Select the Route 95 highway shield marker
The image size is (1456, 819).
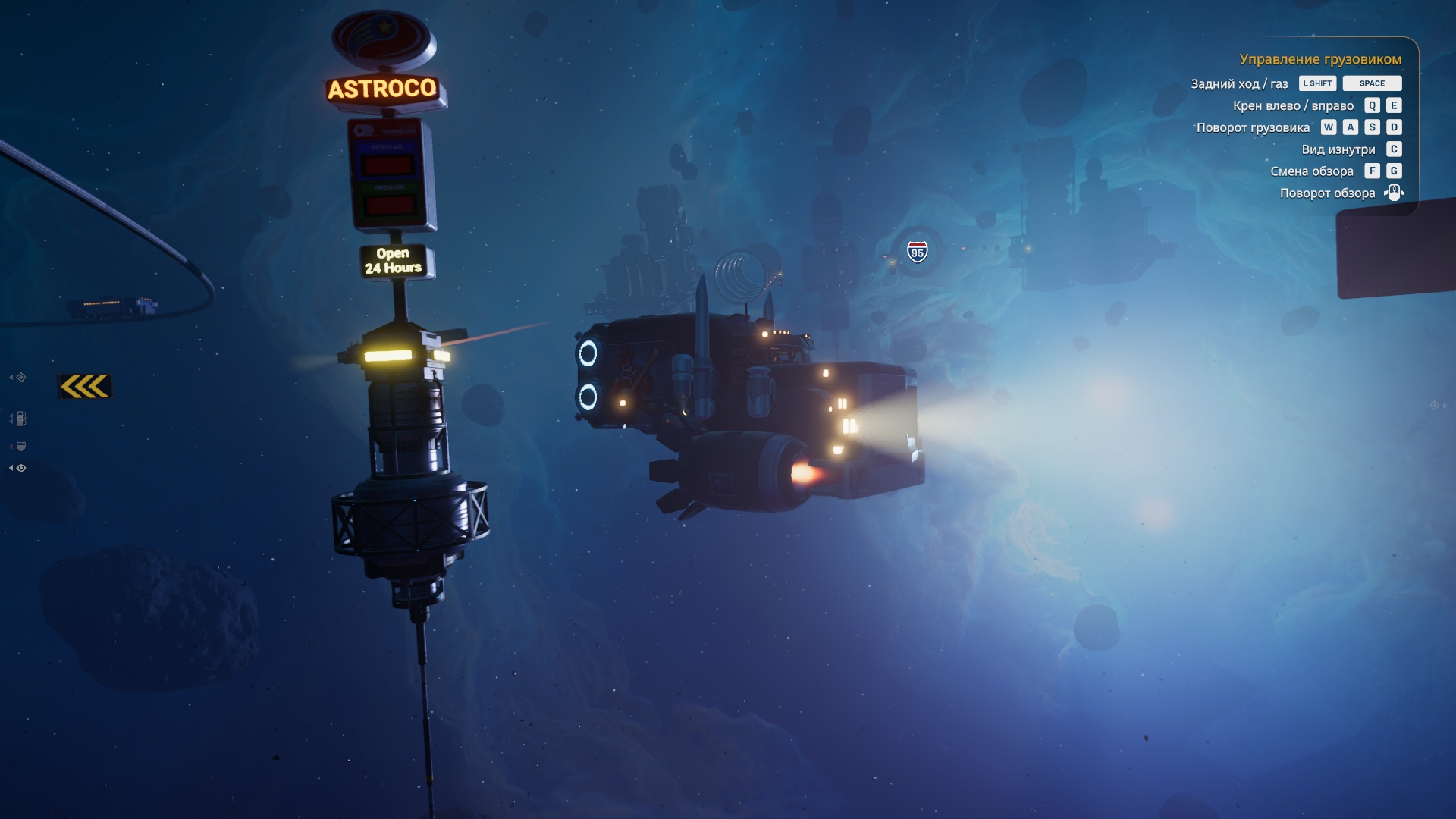[918, 252]
